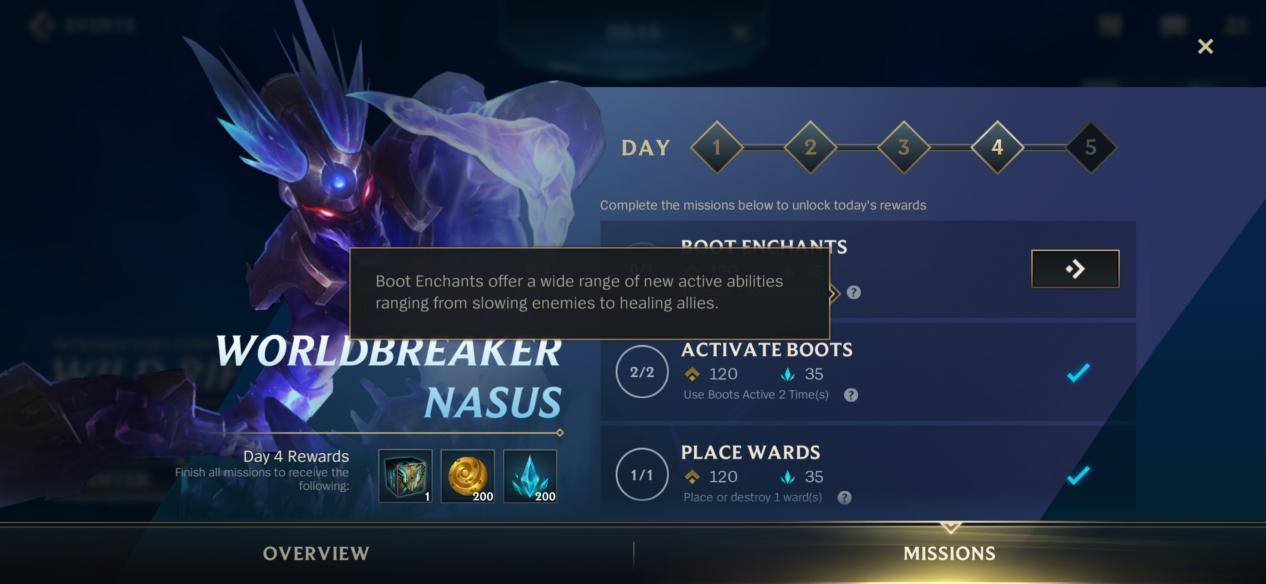Show help for Place Wards mission
Image resolution: width=1266 pixels, height=584 pixels.
click(x=844, y=497)
